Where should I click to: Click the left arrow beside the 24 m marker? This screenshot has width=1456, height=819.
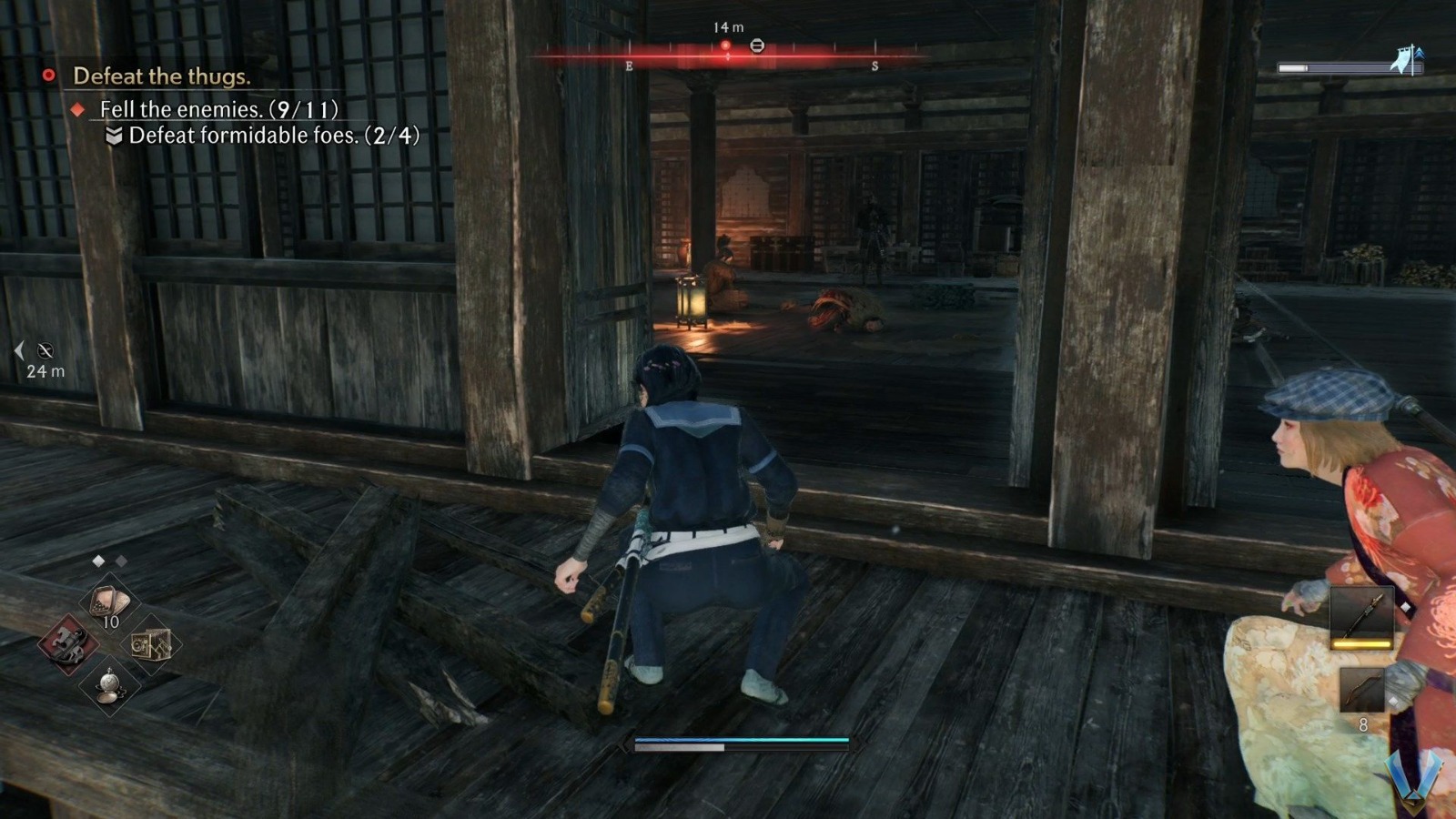[x=18, y=351]
